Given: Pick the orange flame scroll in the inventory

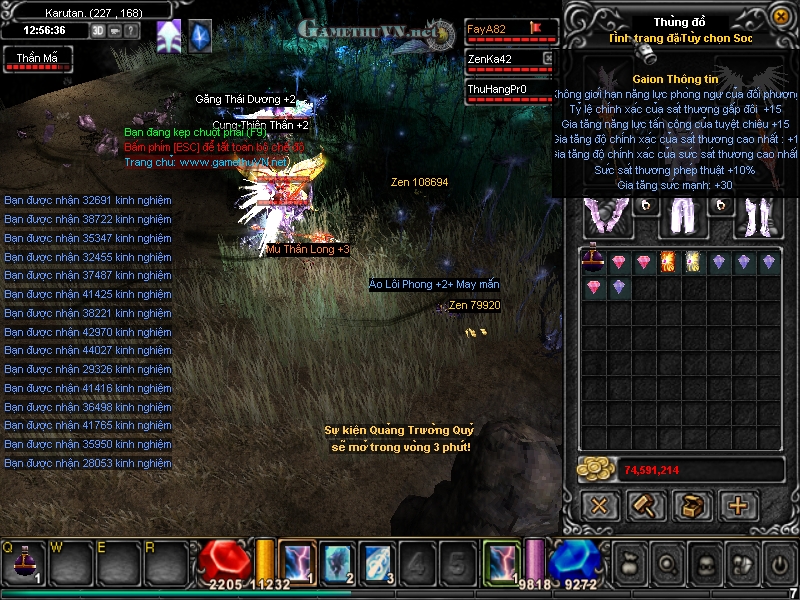Looking at the screenshot, I should coord(669,262).
